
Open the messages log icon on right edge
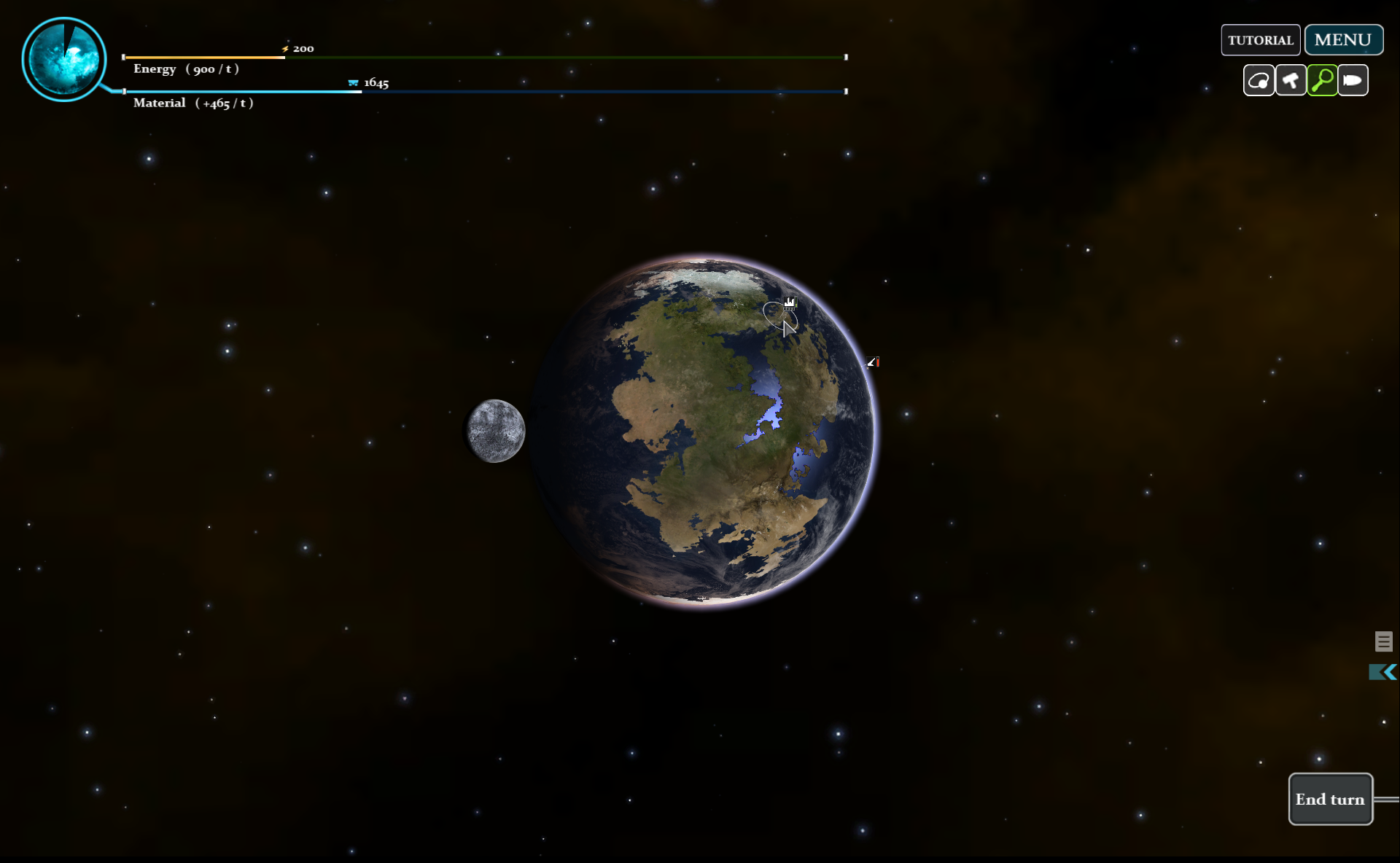1384,641
